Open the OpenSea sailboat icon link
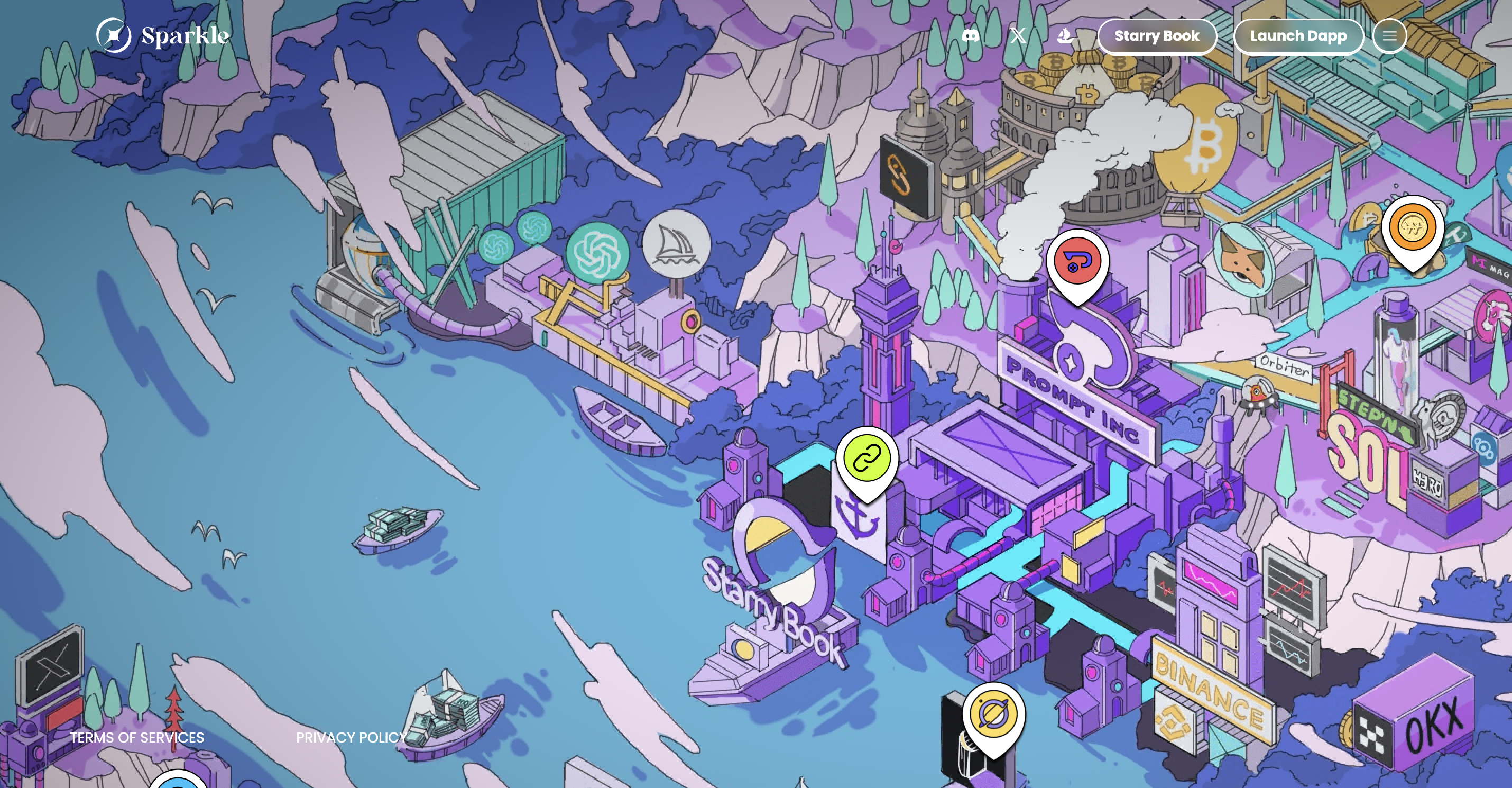Viewport: 1512px width, 788px height. [x=1065, y=36]
